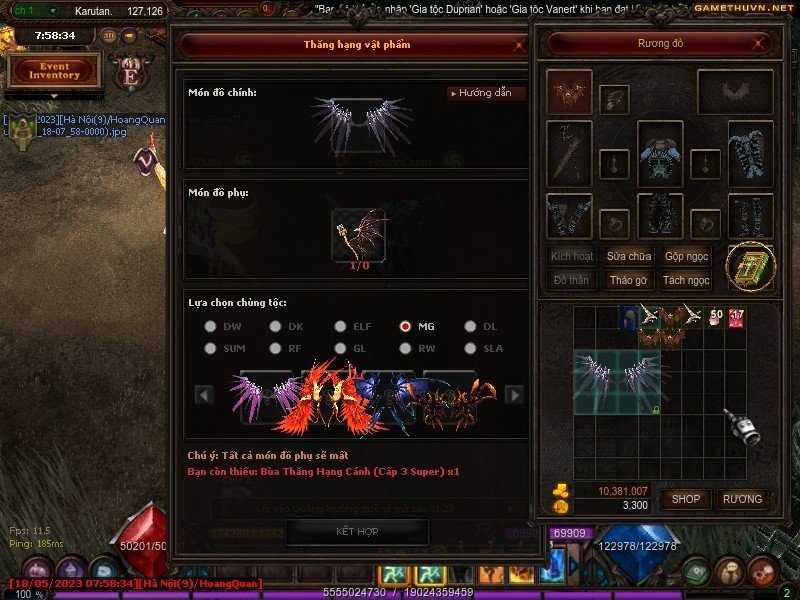The width and height of the screenshot is (800, 600).
Task: Click the KẾT HỢP combine button
Action: click(357, 531)
